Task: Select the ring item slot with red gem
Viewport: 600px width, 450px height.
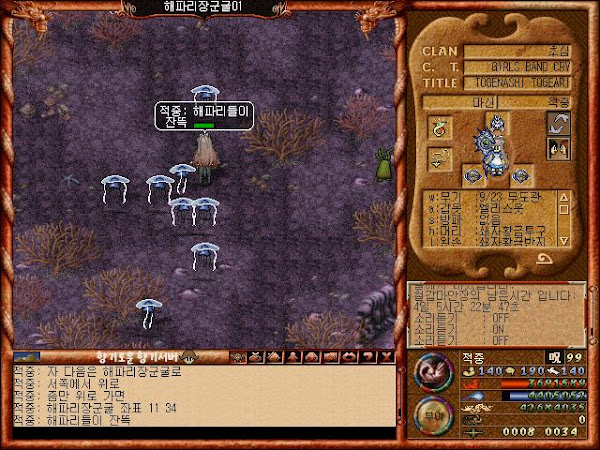Action: [x=440, y=127]
